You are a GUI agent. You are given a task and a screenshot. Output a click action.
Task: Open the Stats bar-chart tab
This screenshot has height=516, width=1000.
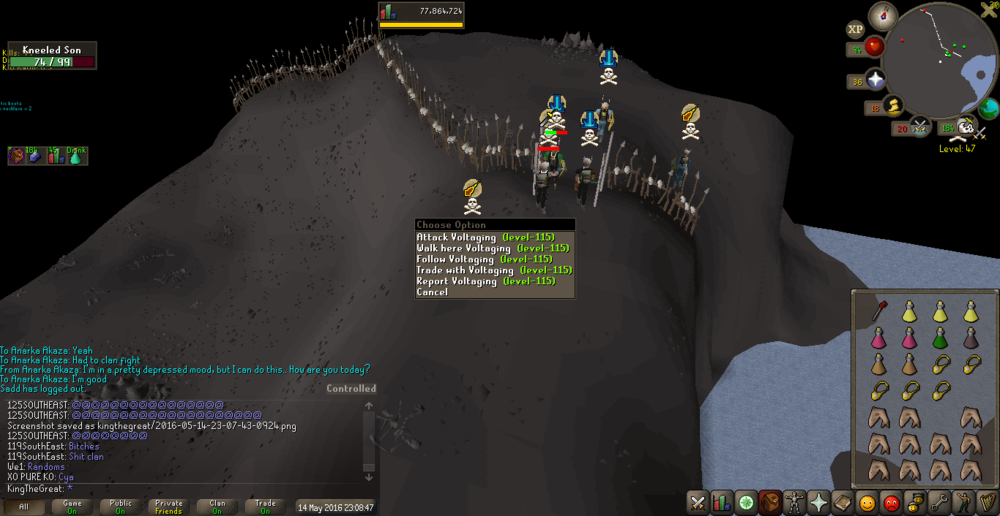[x=722, y=502]
